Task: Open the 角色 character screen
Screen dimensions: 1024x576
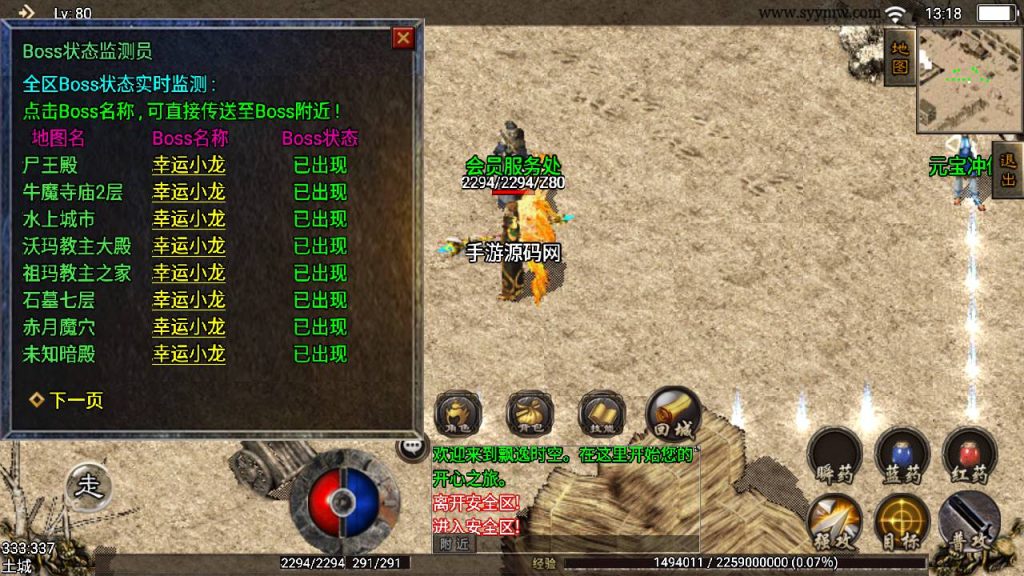Action: click(458, 412)
